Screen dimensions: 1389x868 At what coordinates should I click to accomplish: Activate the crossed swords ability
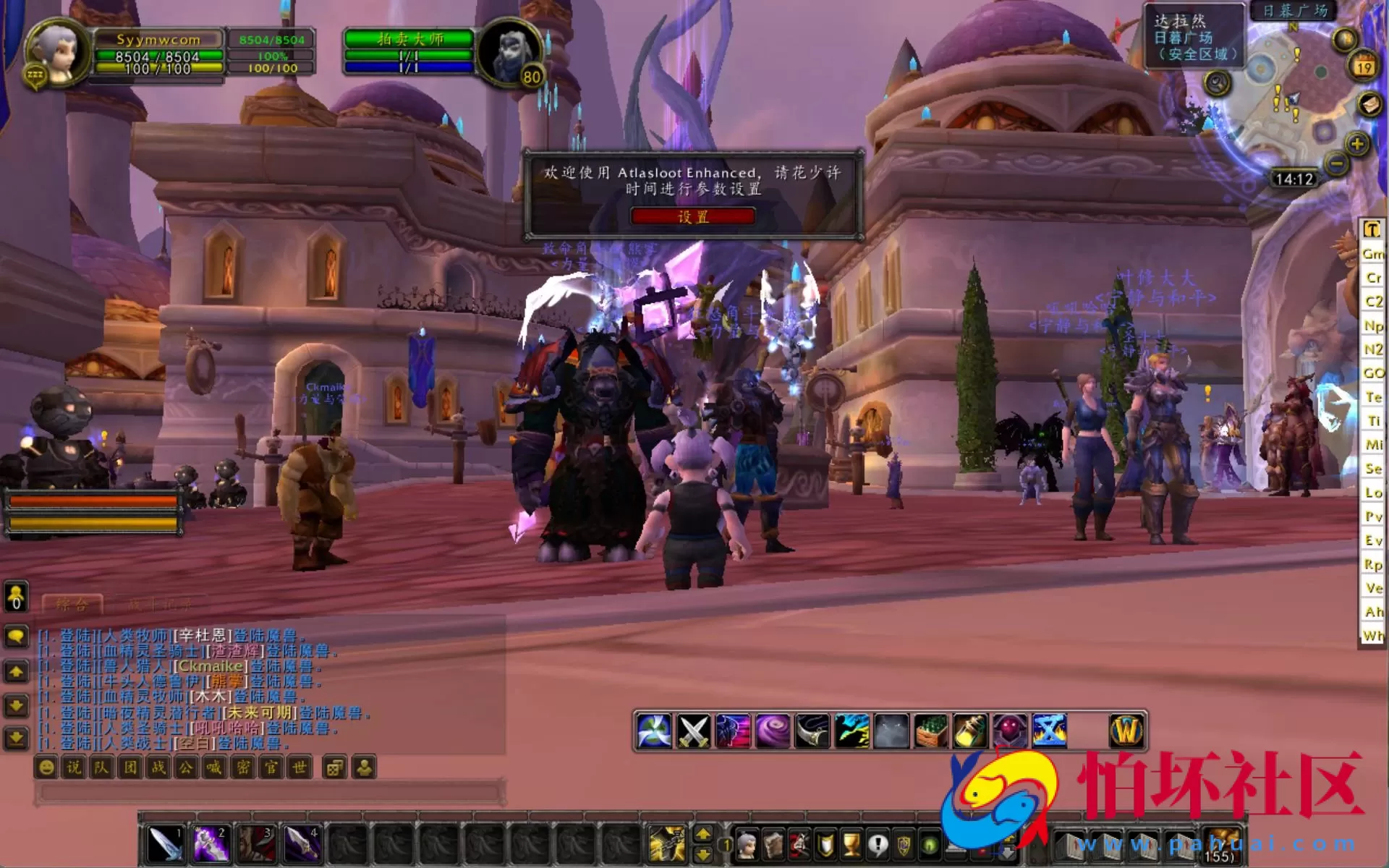693,731
